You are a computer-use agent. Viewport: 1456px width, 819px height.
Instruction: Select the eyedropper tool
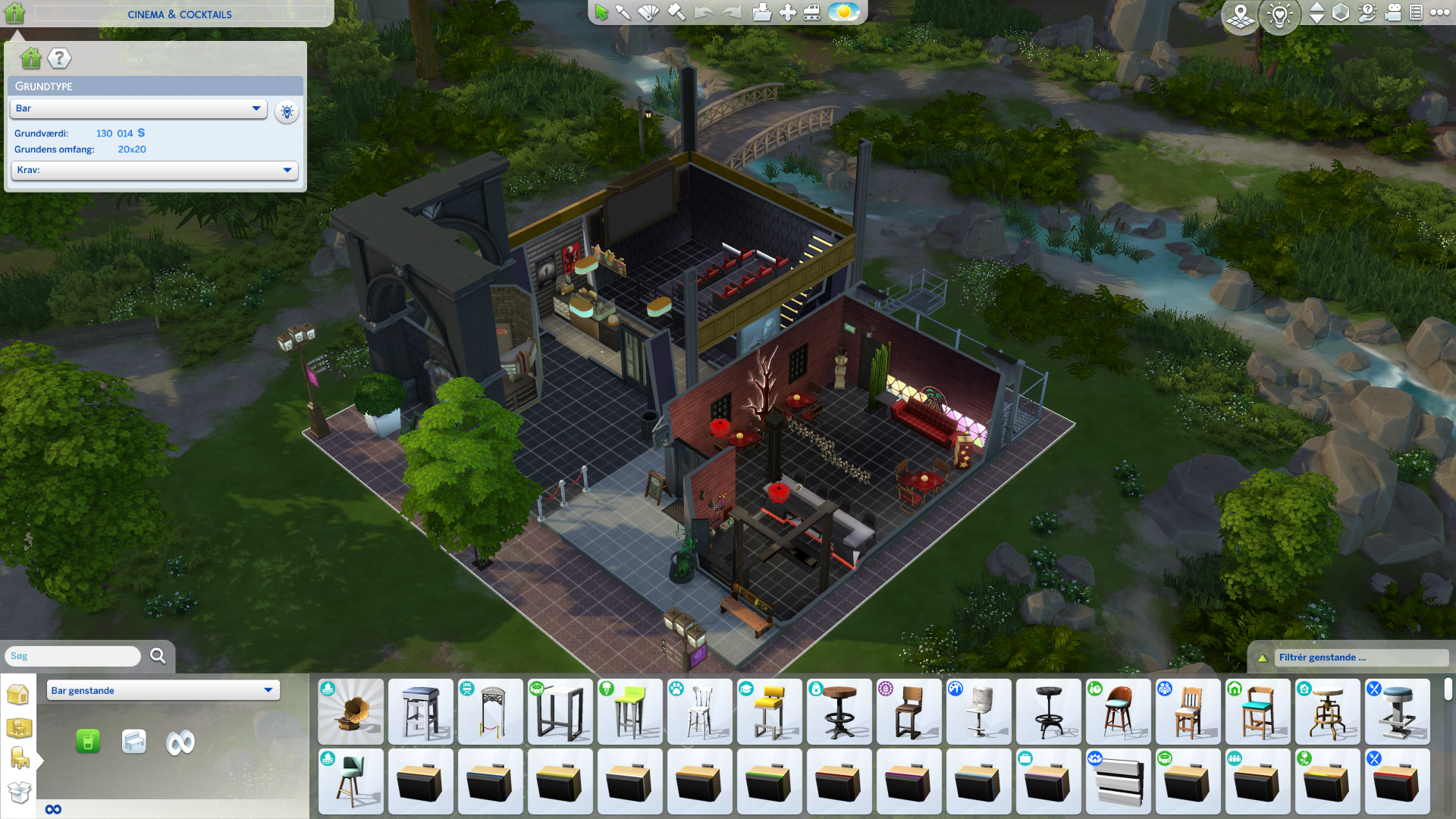[x=623, y=13]
